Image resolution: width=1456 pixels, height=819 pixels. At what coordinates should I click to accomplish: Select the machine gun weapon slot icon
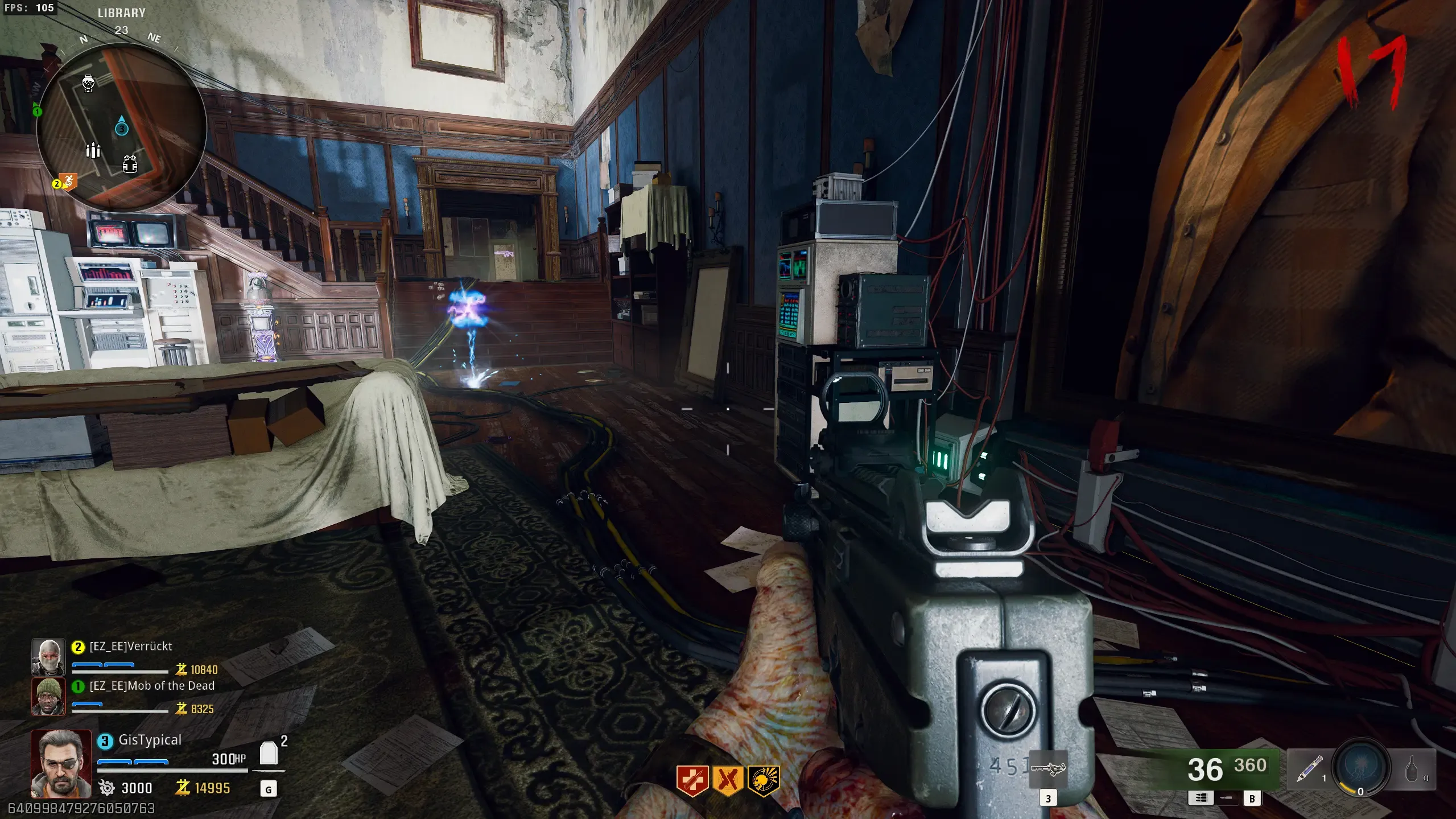1047,769
